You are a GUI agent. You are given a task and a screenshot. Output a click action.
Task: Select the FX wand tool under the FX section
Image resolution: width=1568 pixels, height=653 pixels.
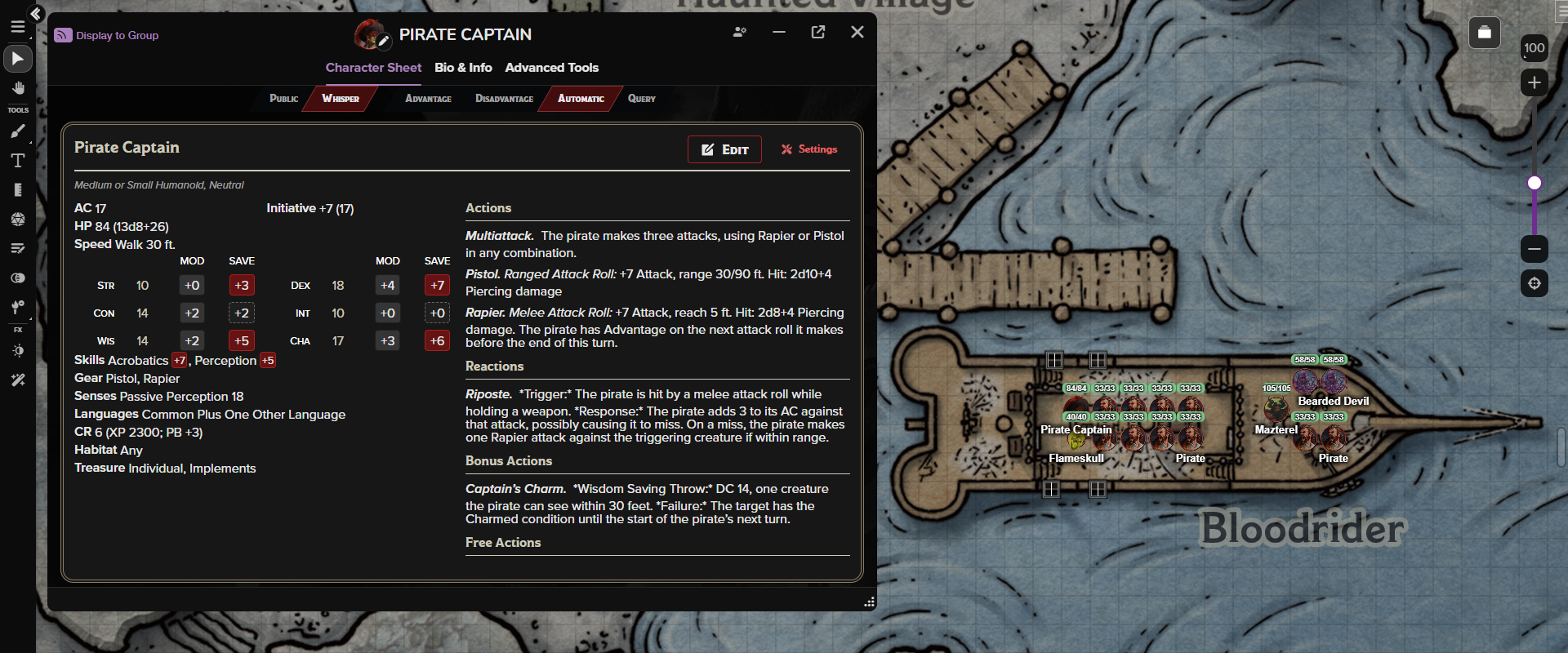pos(17,380)
